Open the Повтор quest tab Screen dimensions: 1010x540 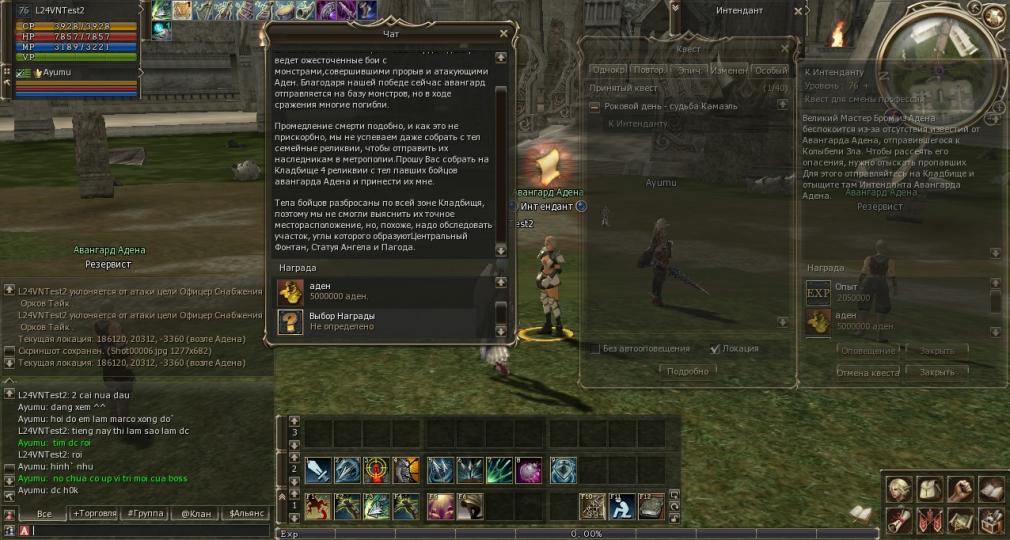pos(649,70)
